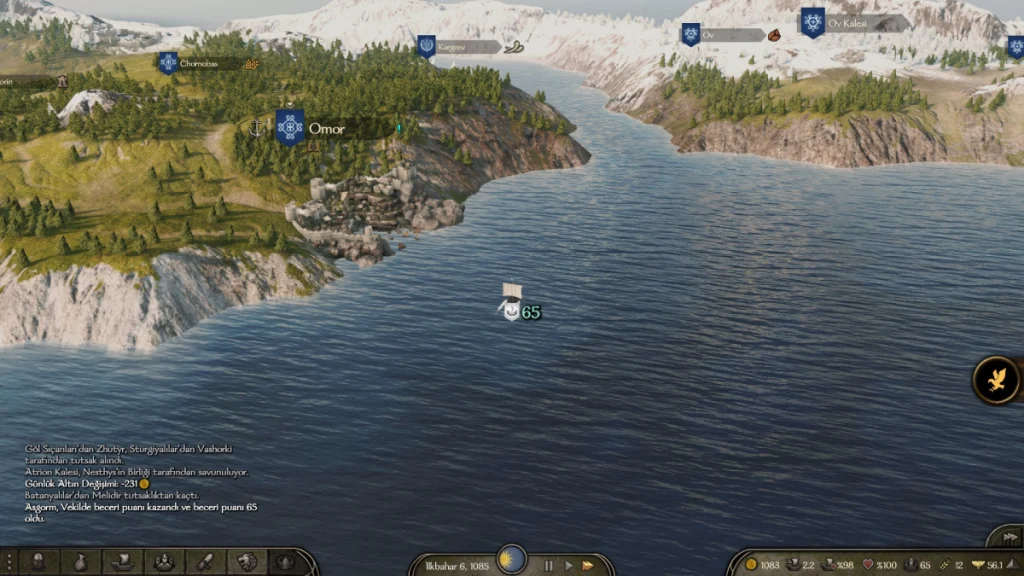This screenshot has width=1024, height=576.
Task: Select the Chornobas village nameplate
Action: point(205,63)
